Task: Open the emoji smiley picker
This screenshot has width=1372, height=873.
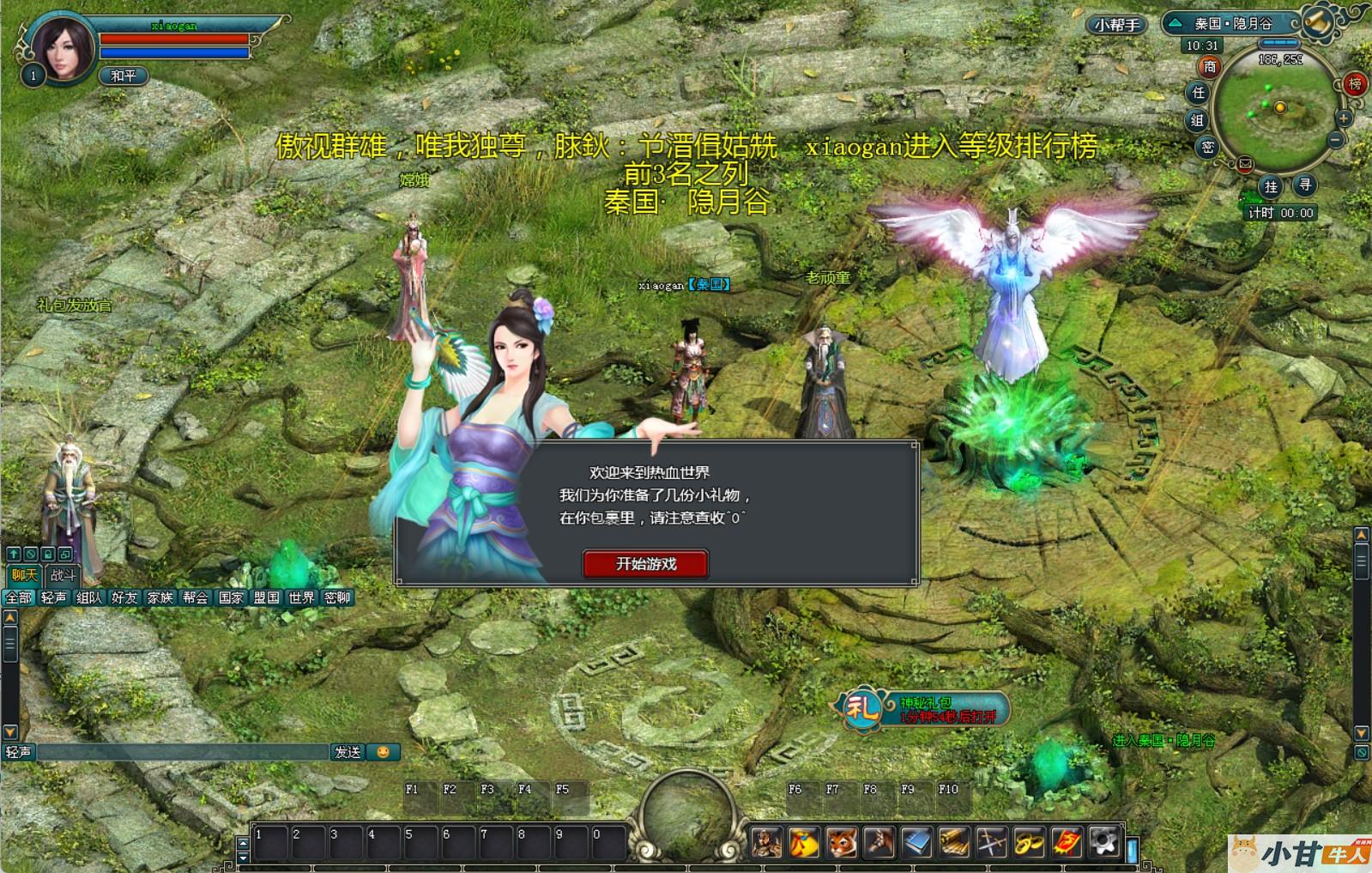Action: [383, 752]
